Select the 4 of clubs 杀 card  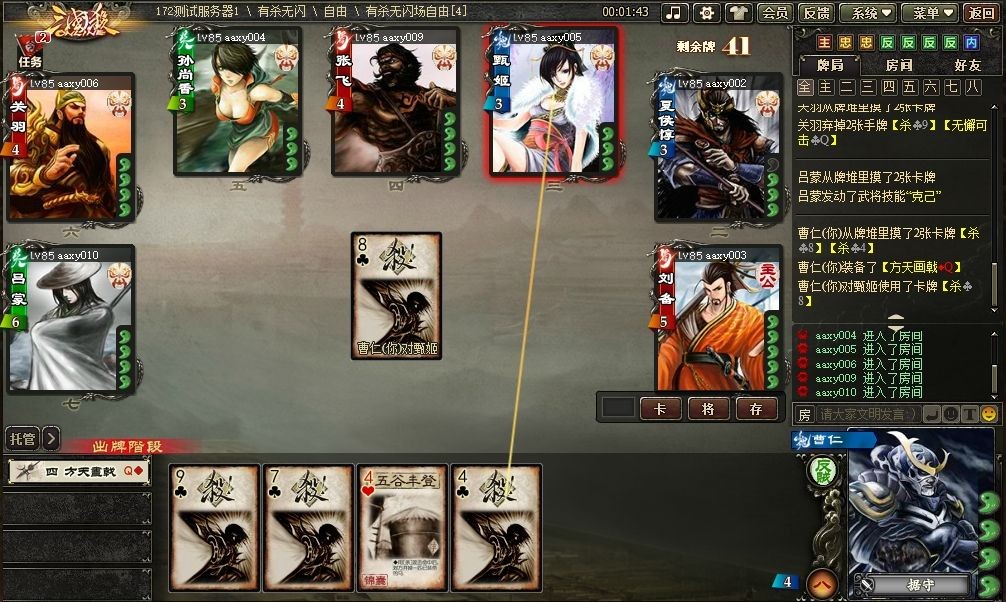[x=496, y=527]
